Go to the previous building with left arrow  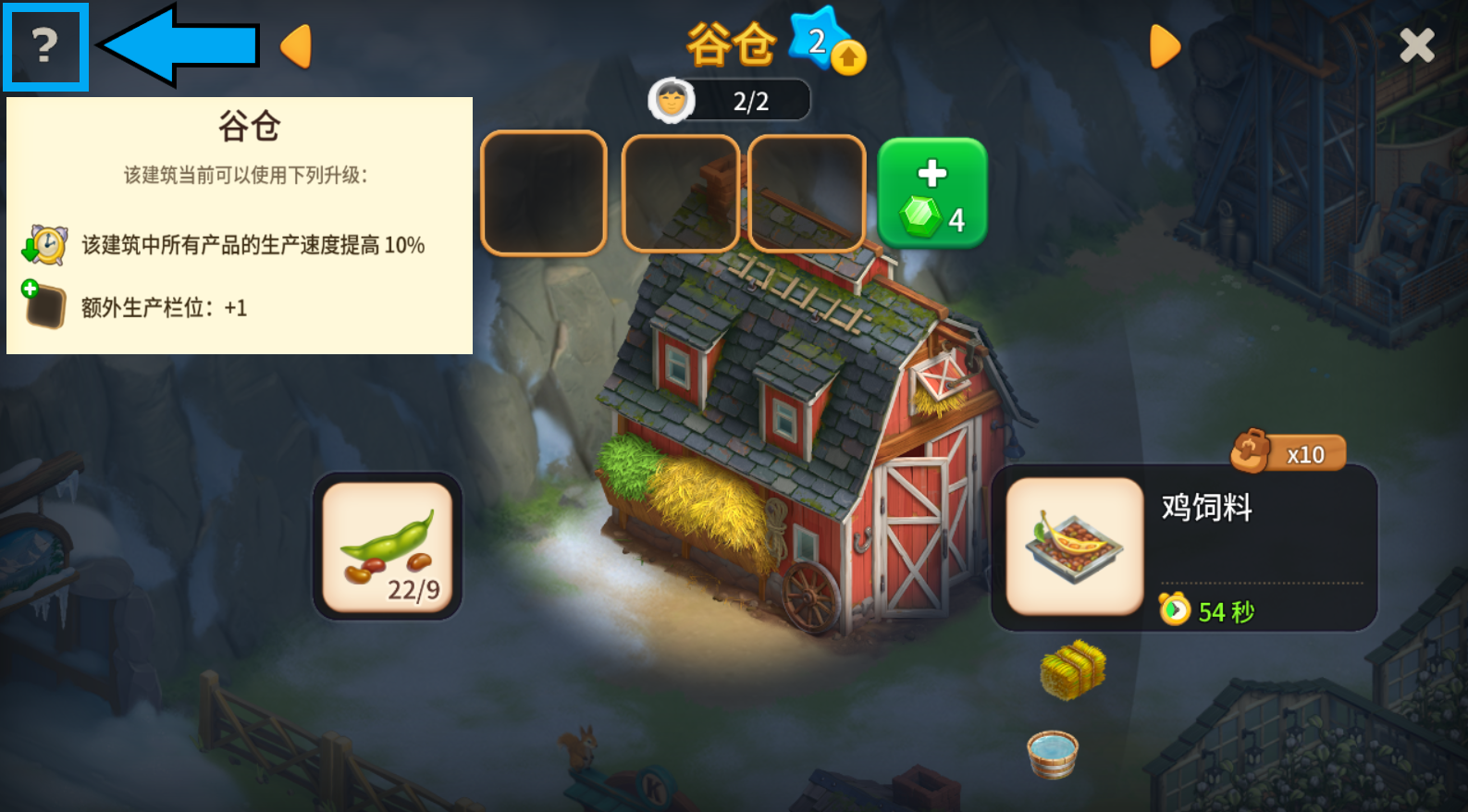(296, 46)
